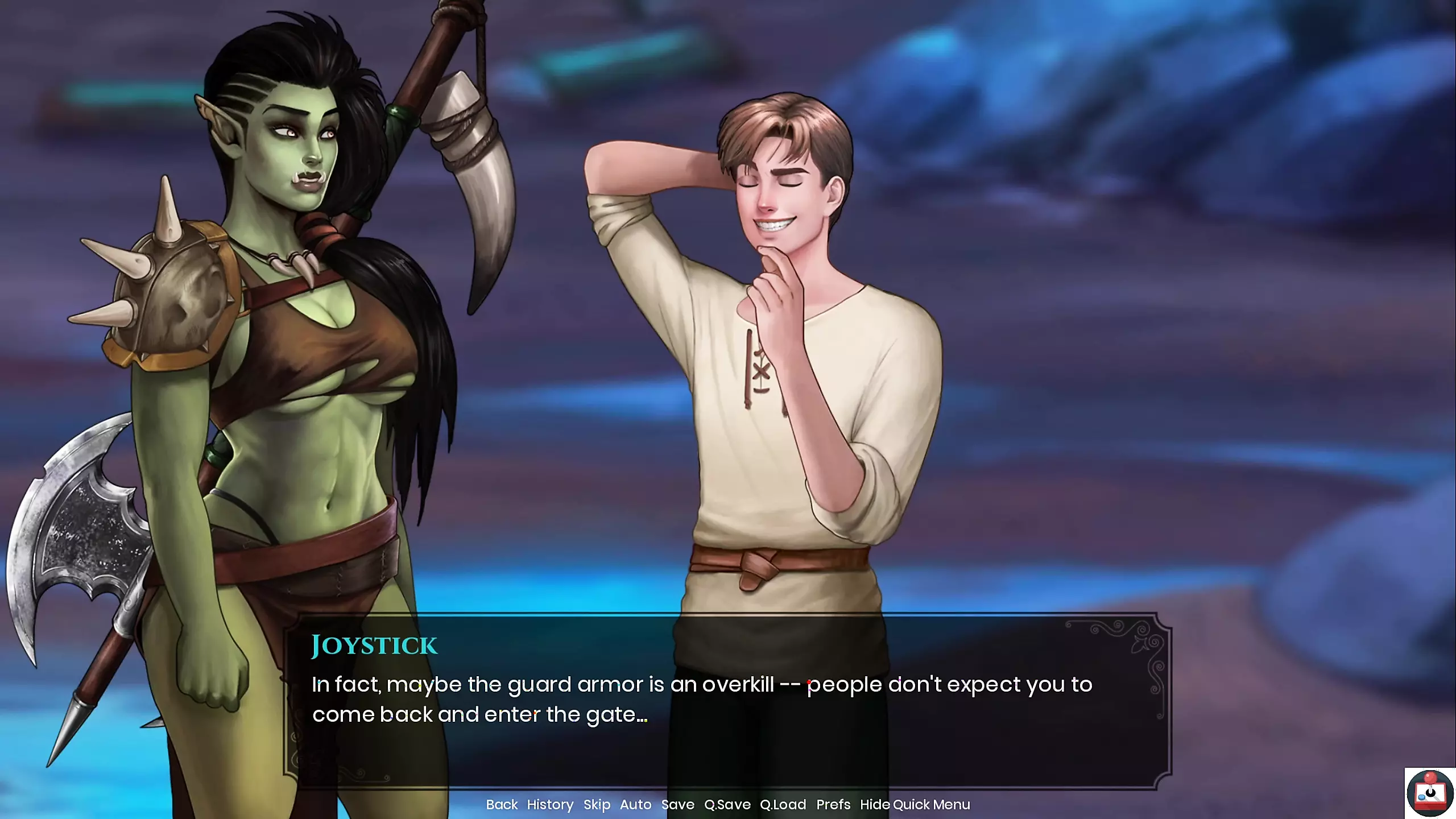This screenshot has height=819, width=1456.
Task: Go back using the Back button
Action: click(x=502, y=804)
